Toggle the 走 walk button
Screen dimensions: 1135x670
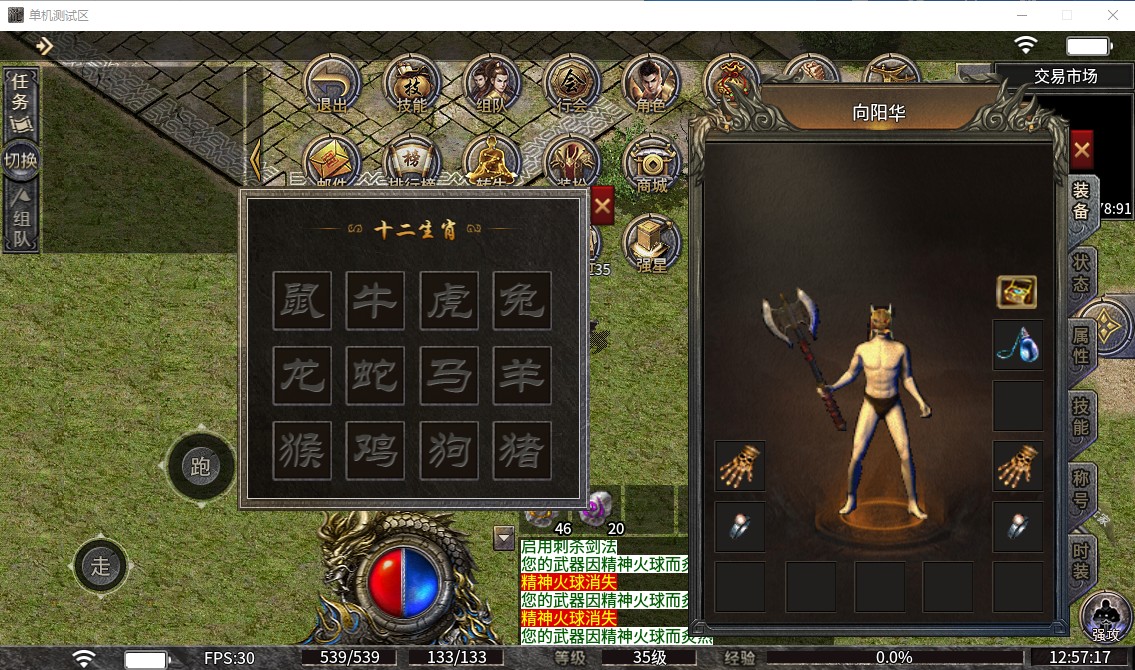pyautogui.click(x=100, y=566)
